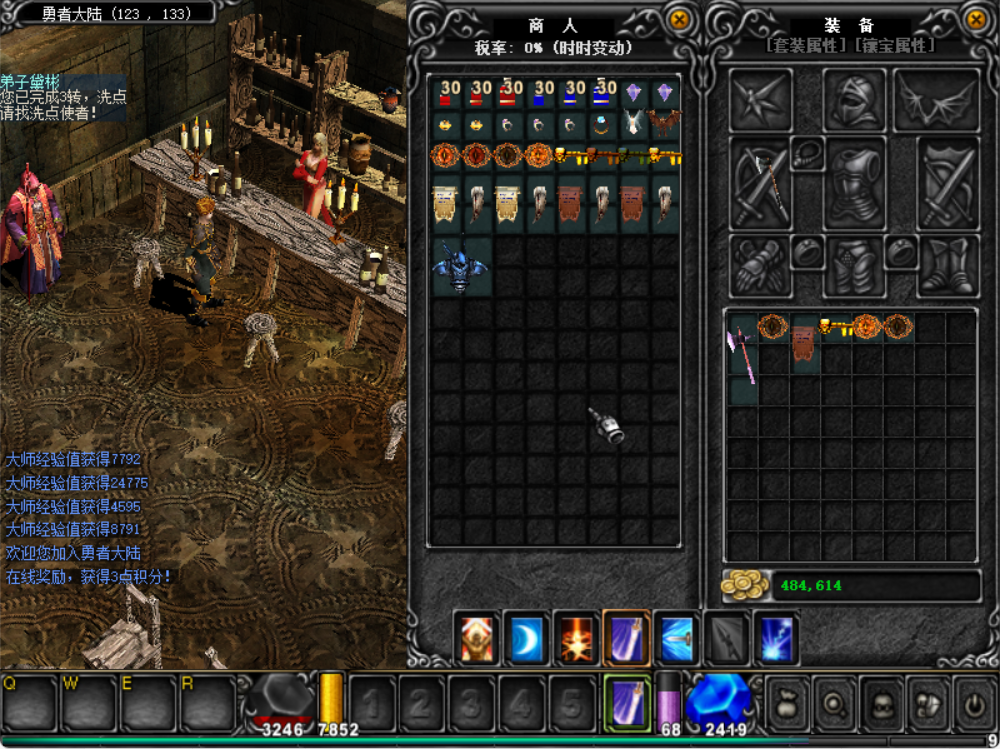Select the golden key in the inventory
Screen dimensions: 1000x749
point(836,326)
